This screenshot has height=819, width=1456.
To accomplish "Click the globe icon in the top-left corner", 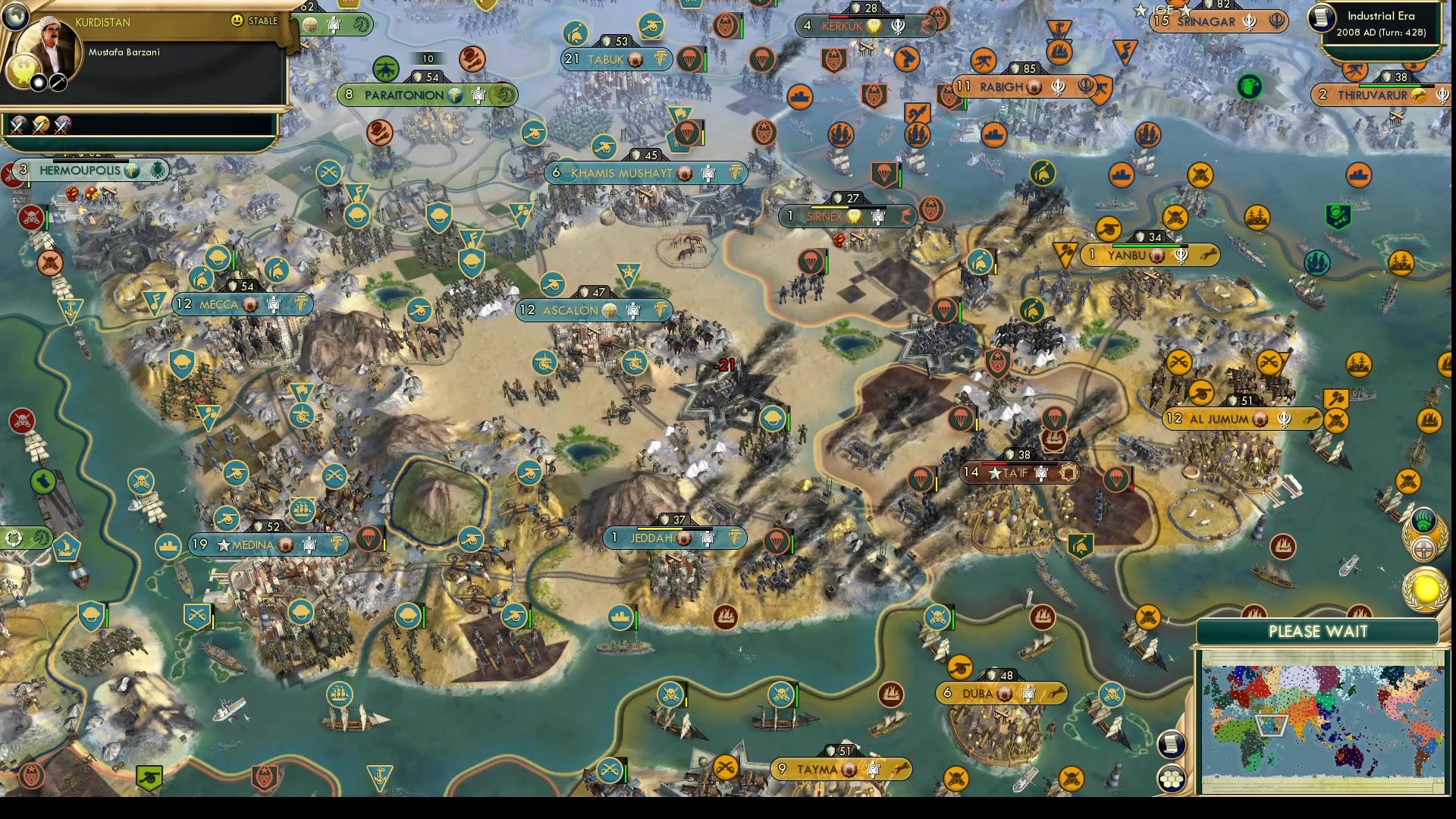I will pos(16,17).
